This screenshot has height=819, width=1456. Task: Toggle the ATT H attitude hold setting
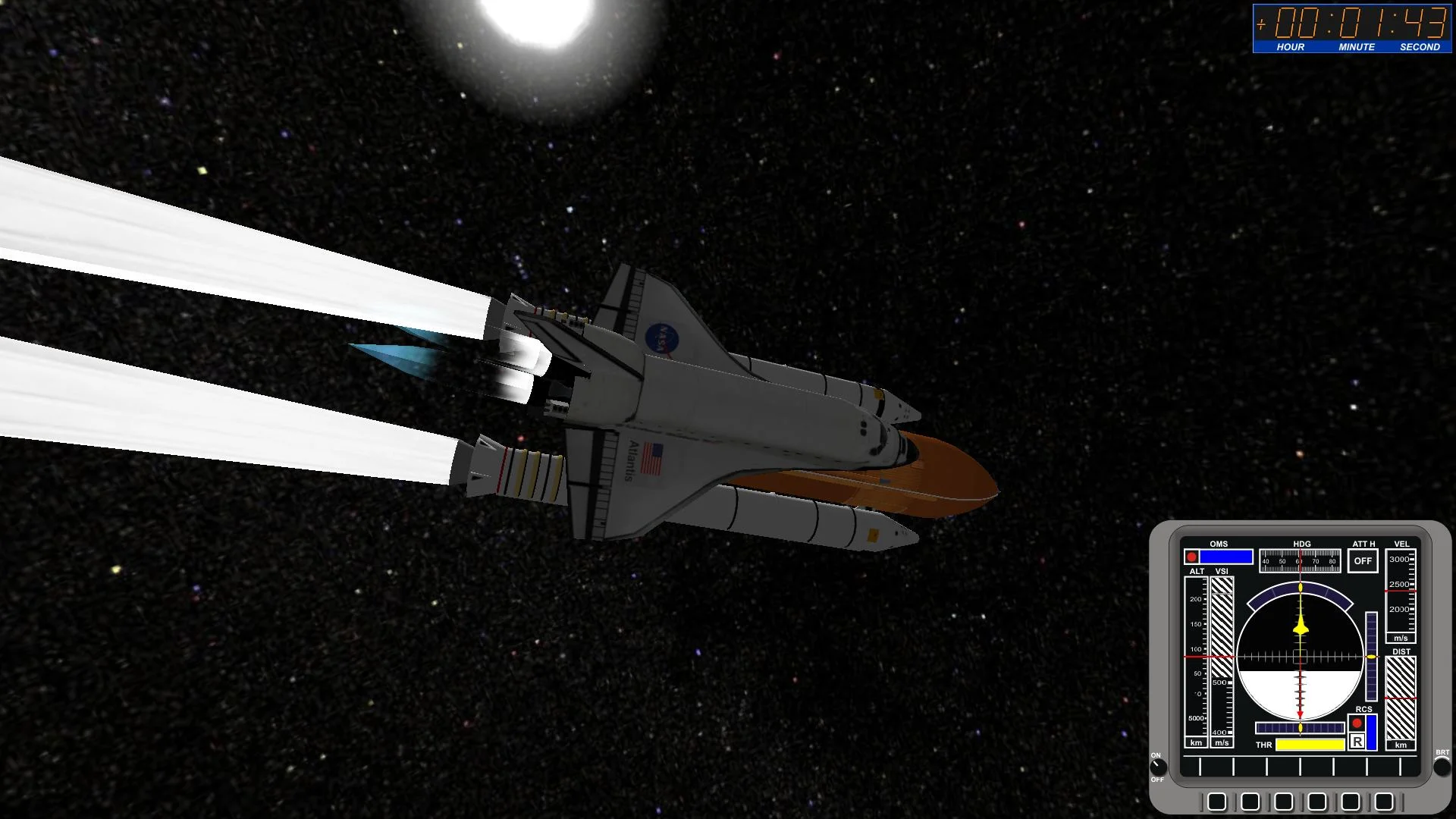[x=1363, y=561]
